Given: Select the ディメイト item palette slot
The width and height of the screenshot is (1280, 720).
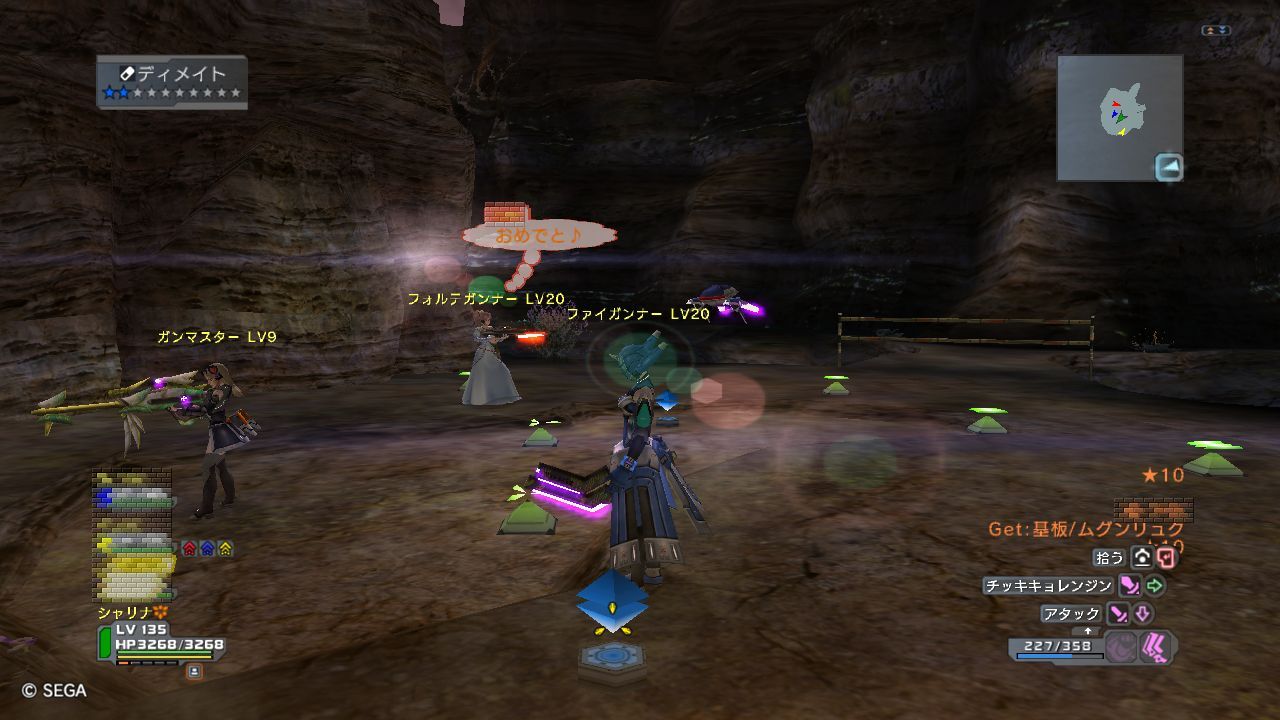Looking at the screenshot, I should point(172,81).
